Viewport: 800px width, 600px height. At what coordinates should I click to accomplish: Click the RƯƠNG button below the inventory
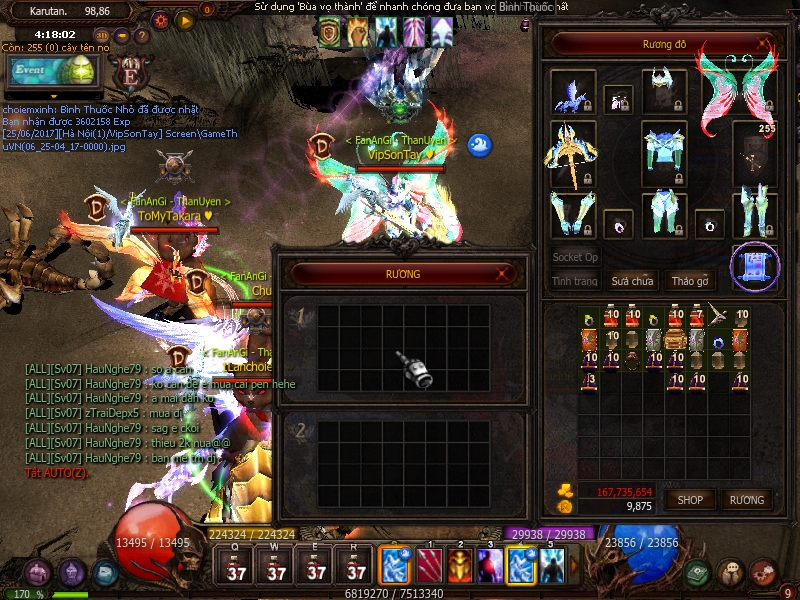746,499
